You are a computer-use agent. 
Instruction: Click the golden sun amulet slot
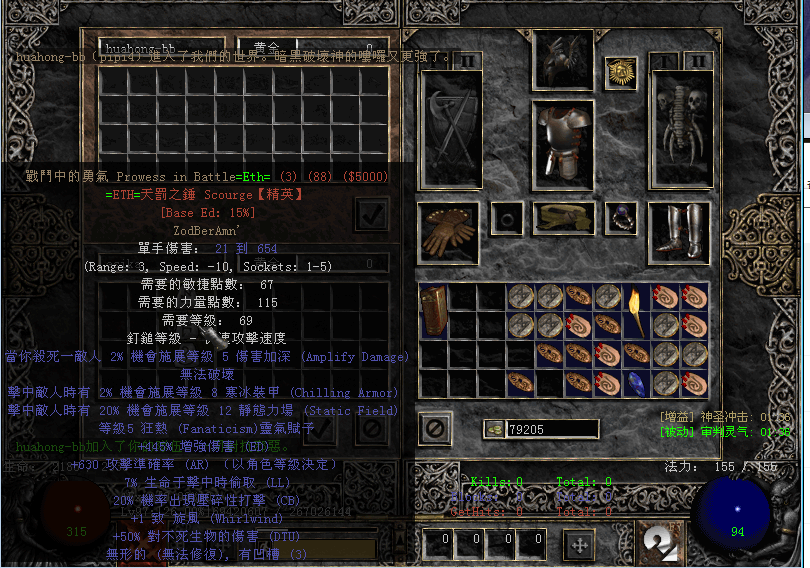click(x=620, y=73)
